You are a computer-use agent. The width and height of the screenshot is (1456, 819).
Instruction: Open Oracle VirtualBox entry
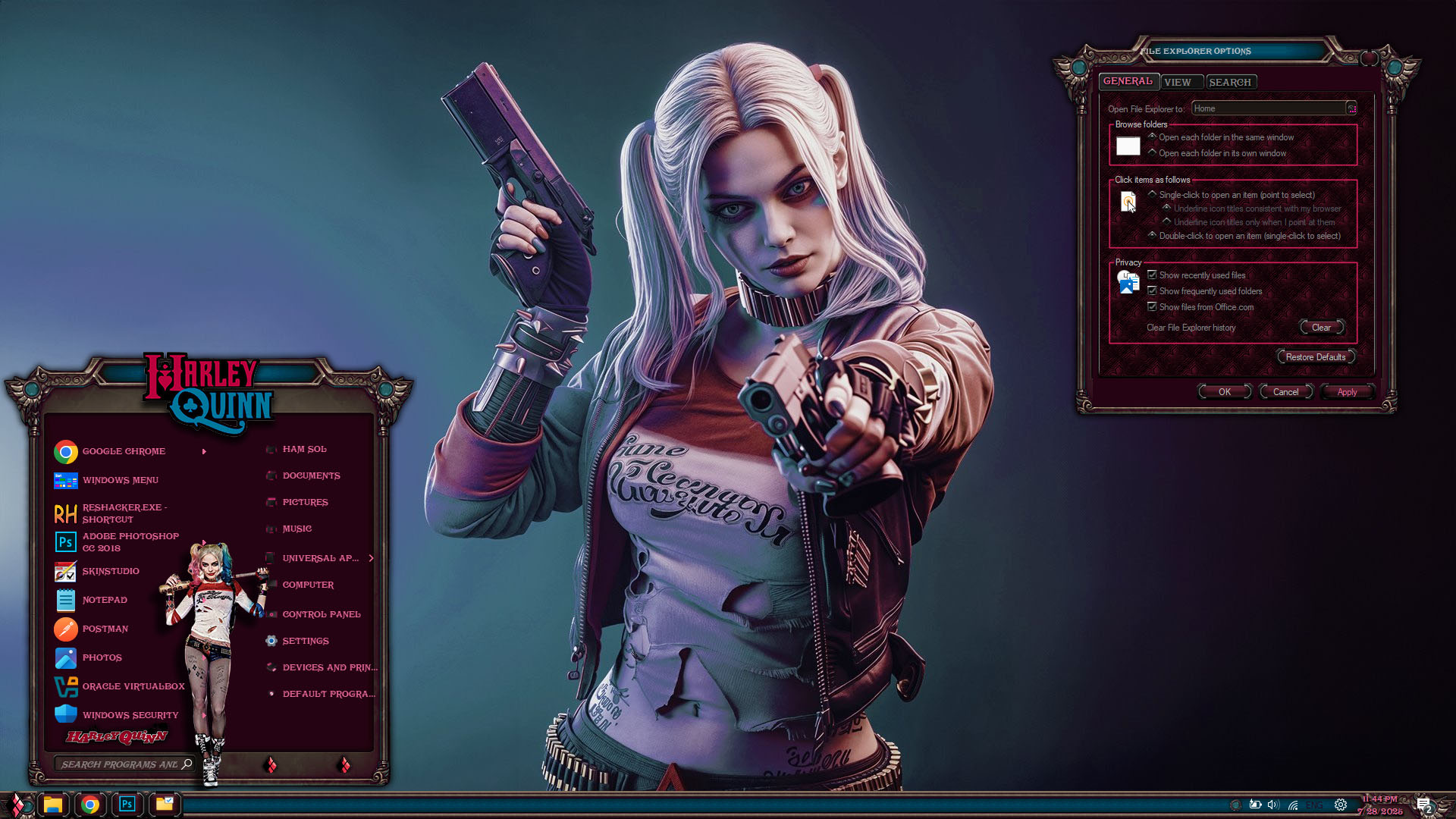[x=133, y=686]
